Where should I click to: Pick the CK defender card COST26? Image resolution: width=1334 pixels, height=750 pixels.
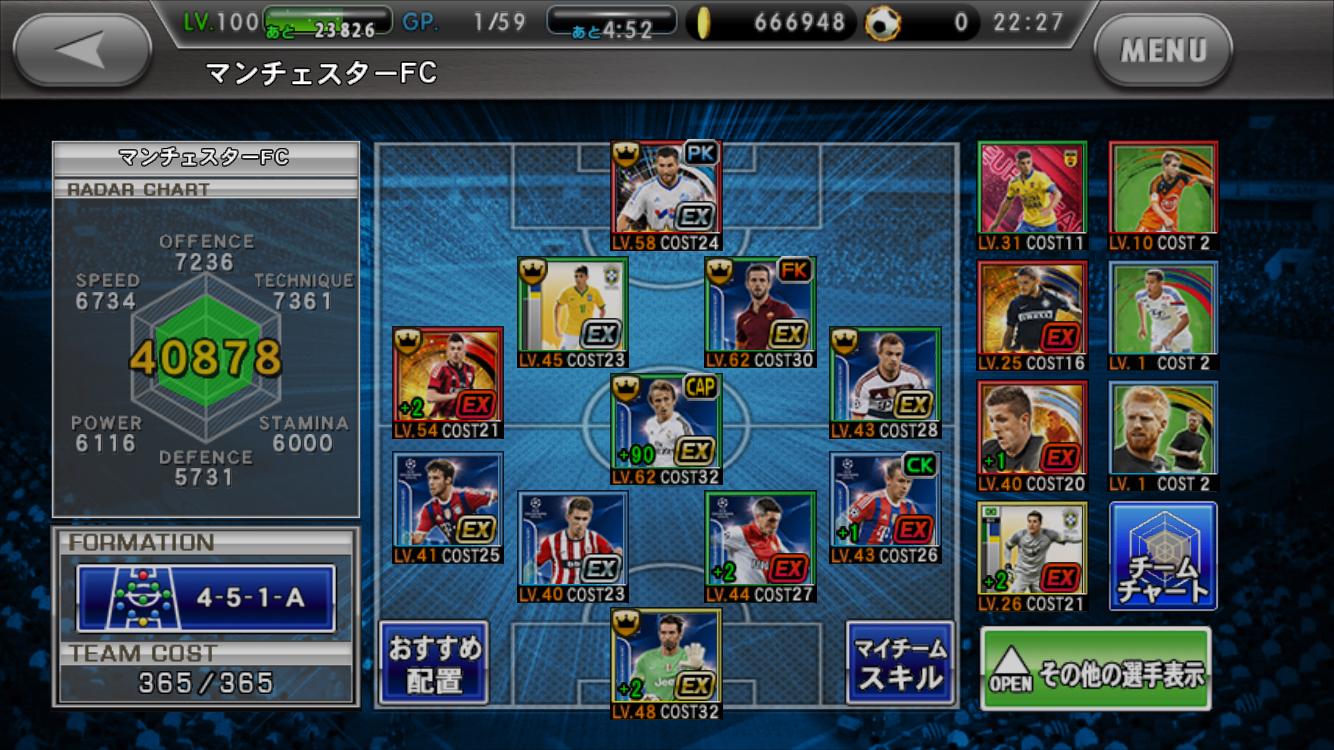point(884,506)
